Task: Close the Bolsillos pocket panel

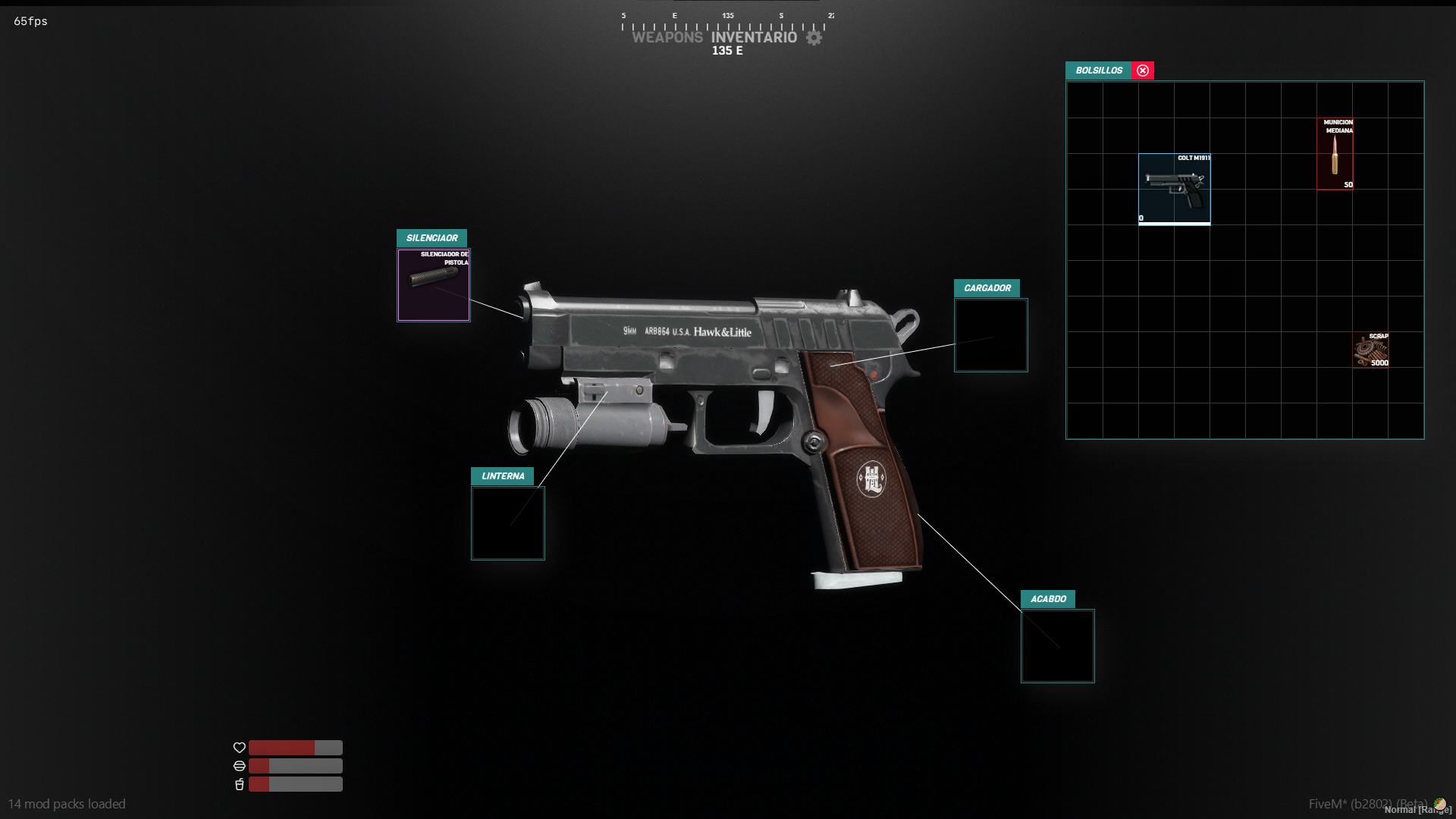Action: [x=1143, y=71]
